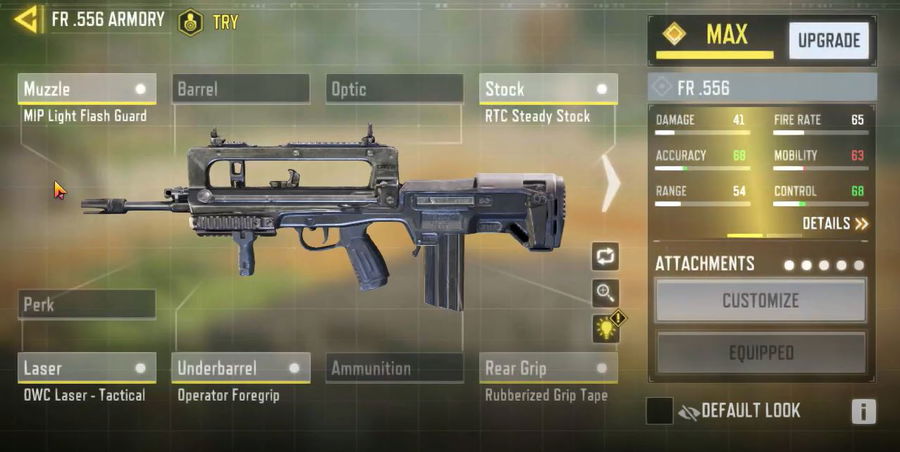The image size is (900, 452).
Task: Choose the empty Optic slot
Action: coord(394,89)
